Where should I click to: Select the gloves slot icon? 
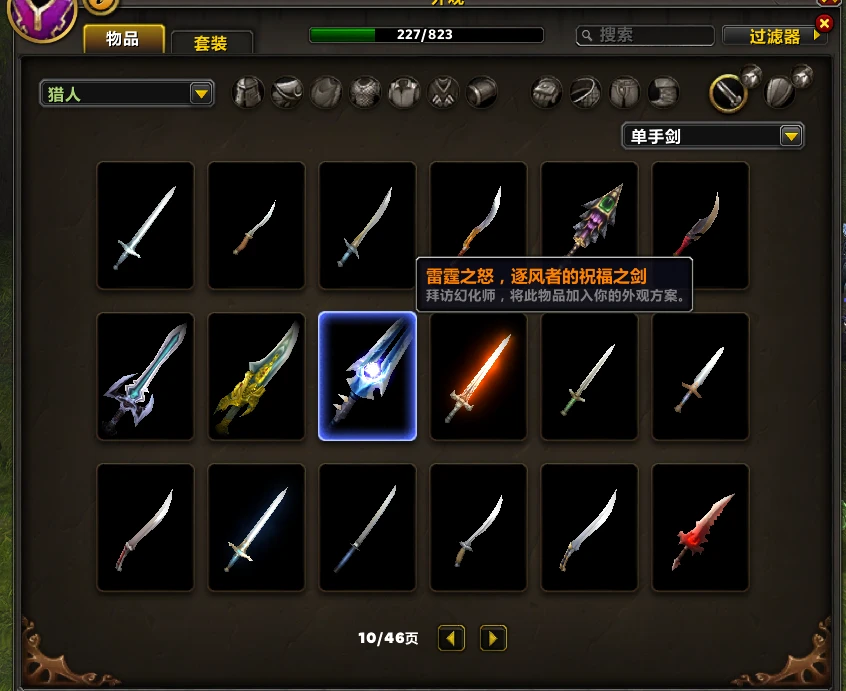point(547,93)
